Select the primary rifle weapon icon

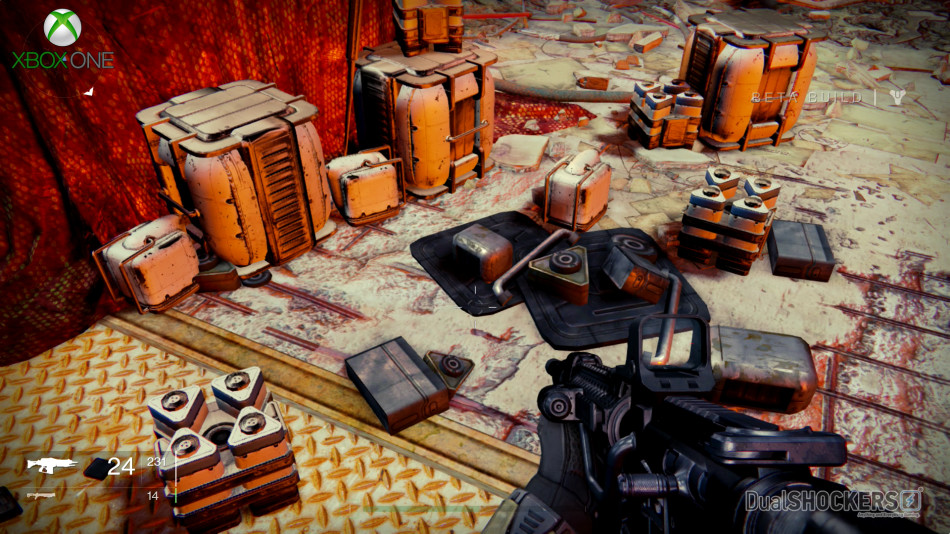pos(52,465)
